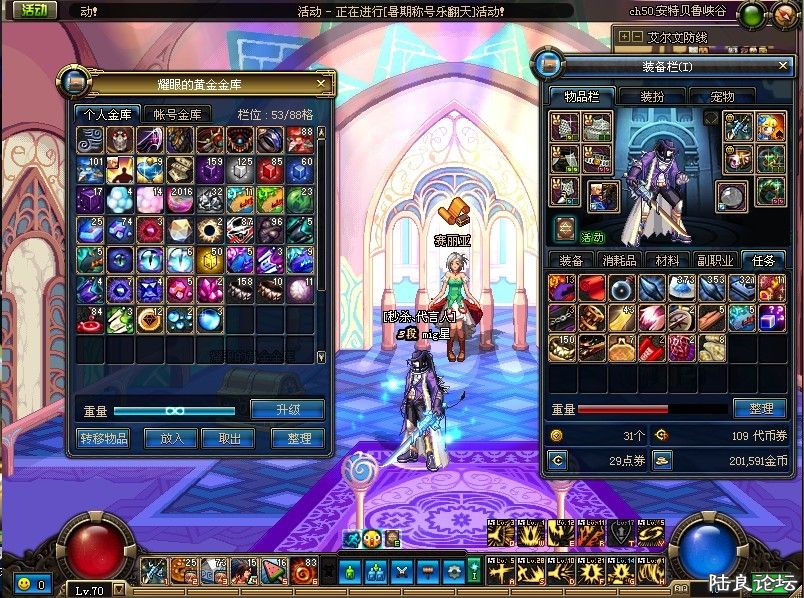Click the 取出 withdraw button

pyautogui.click(x=228, y=438)
